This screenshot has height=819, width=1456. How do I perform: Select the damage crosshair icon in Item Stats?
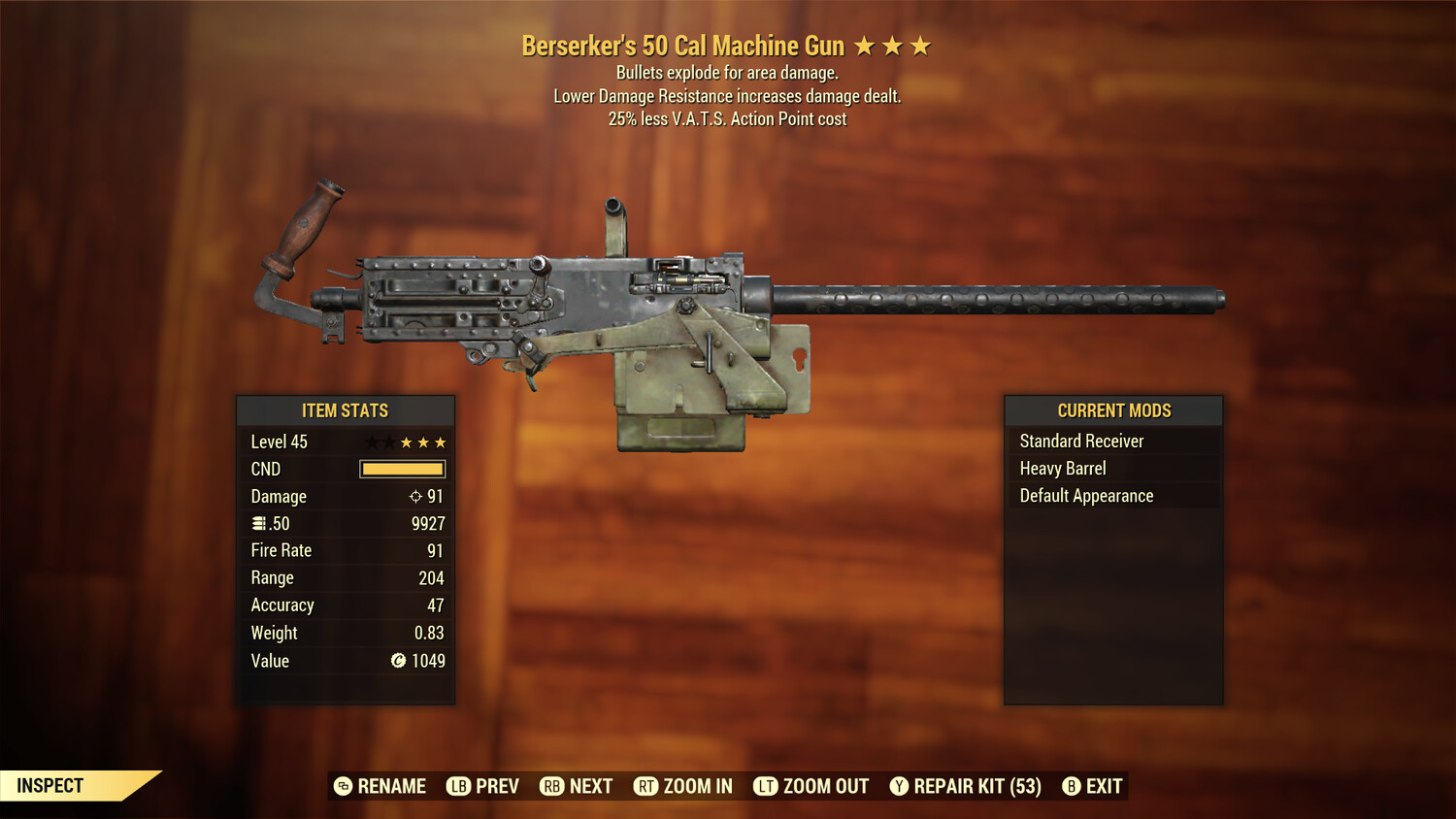[x=416, y=496]
